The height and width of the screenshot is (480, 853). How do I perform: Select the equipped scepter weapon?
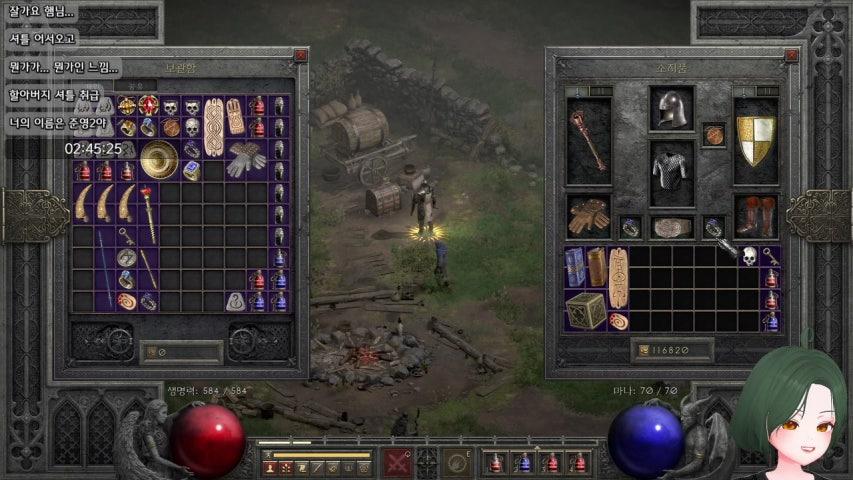coord(588,140)
